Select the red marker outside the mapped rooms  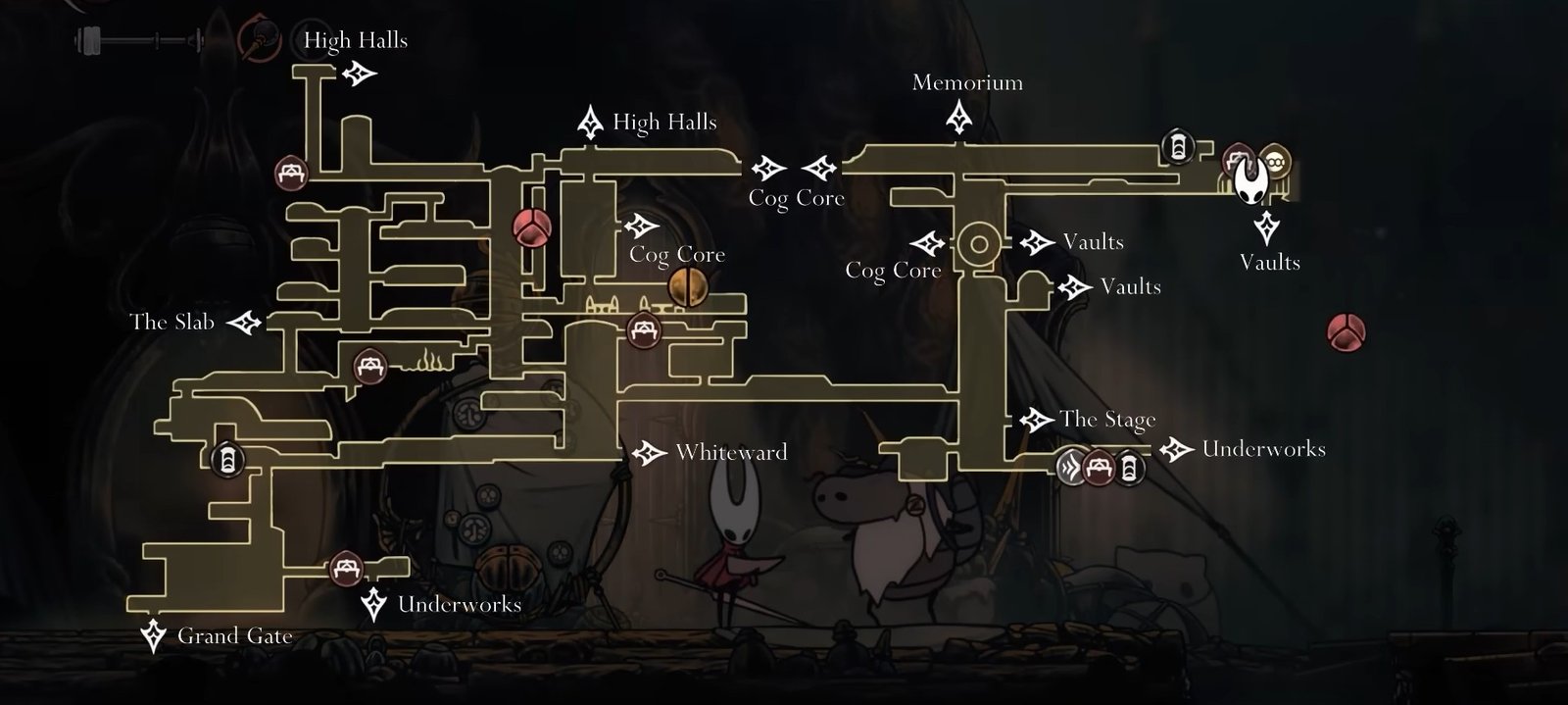(1347, 332)
